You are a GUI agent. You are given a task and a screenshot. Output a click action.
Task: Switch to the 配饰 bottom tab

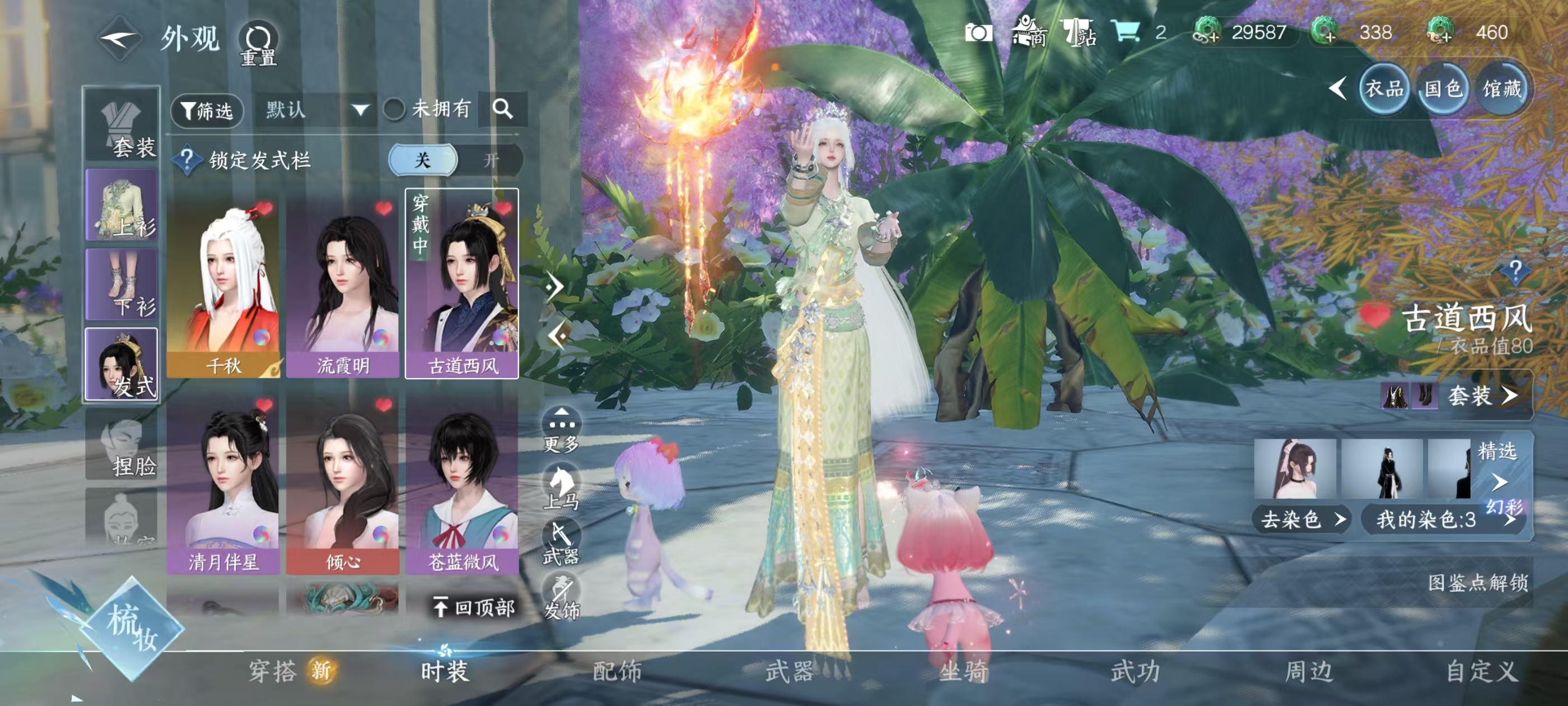pyautogui.click(x=617, y=671)
